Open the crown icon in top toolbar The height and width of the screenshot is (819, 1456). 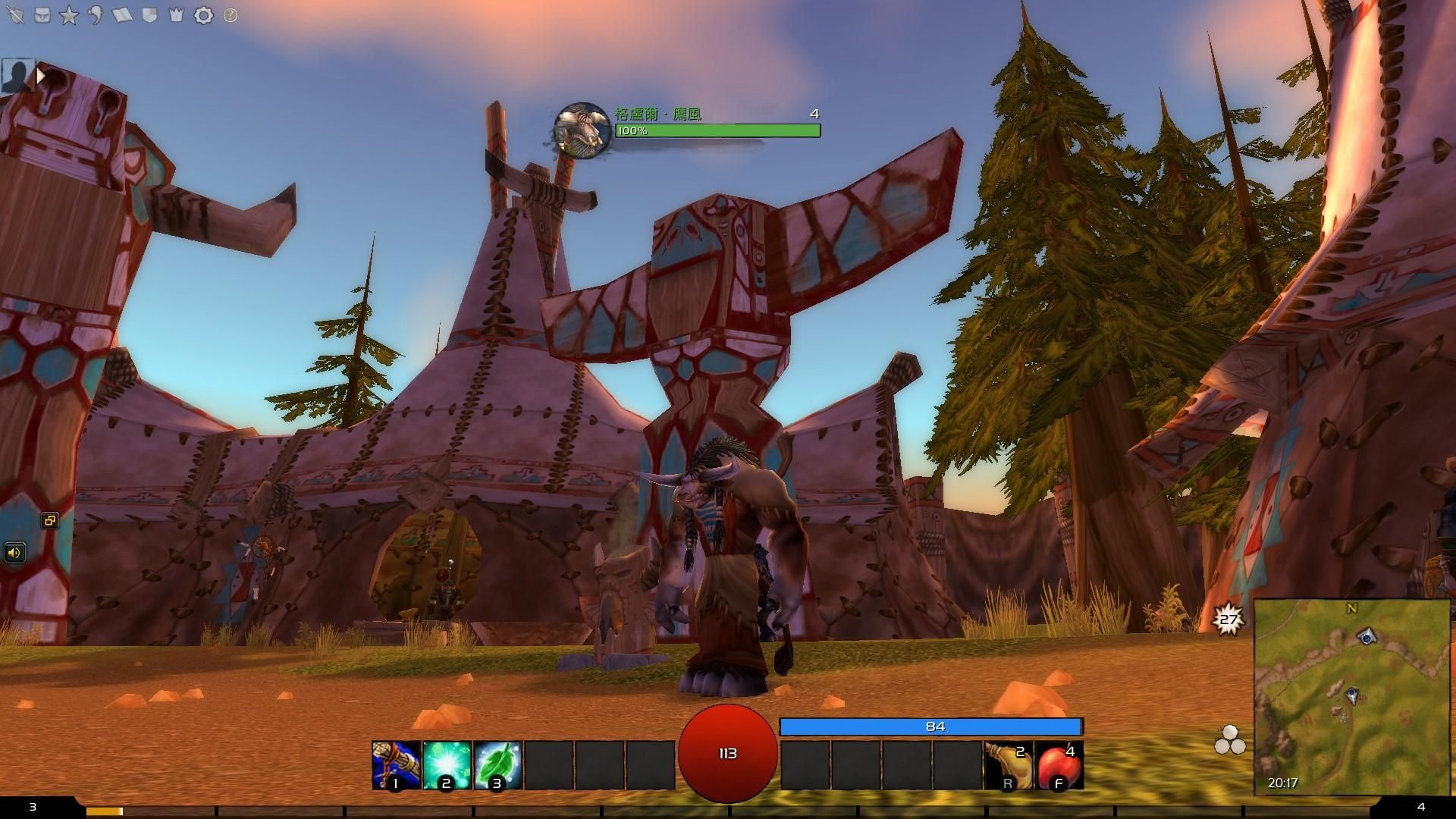click(x=175, y=14)
